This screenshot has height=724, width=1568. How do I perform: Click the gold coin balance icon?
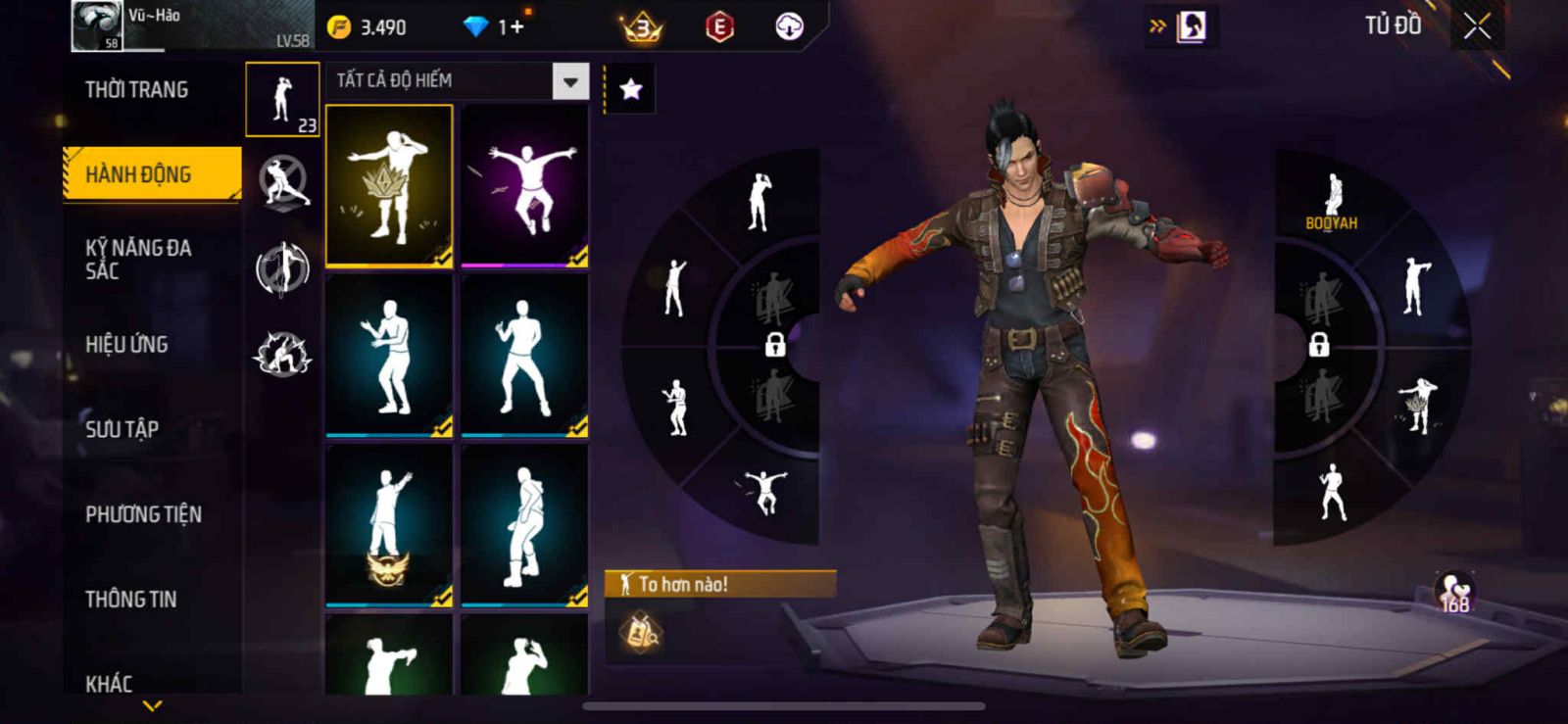tap(339, 27)
